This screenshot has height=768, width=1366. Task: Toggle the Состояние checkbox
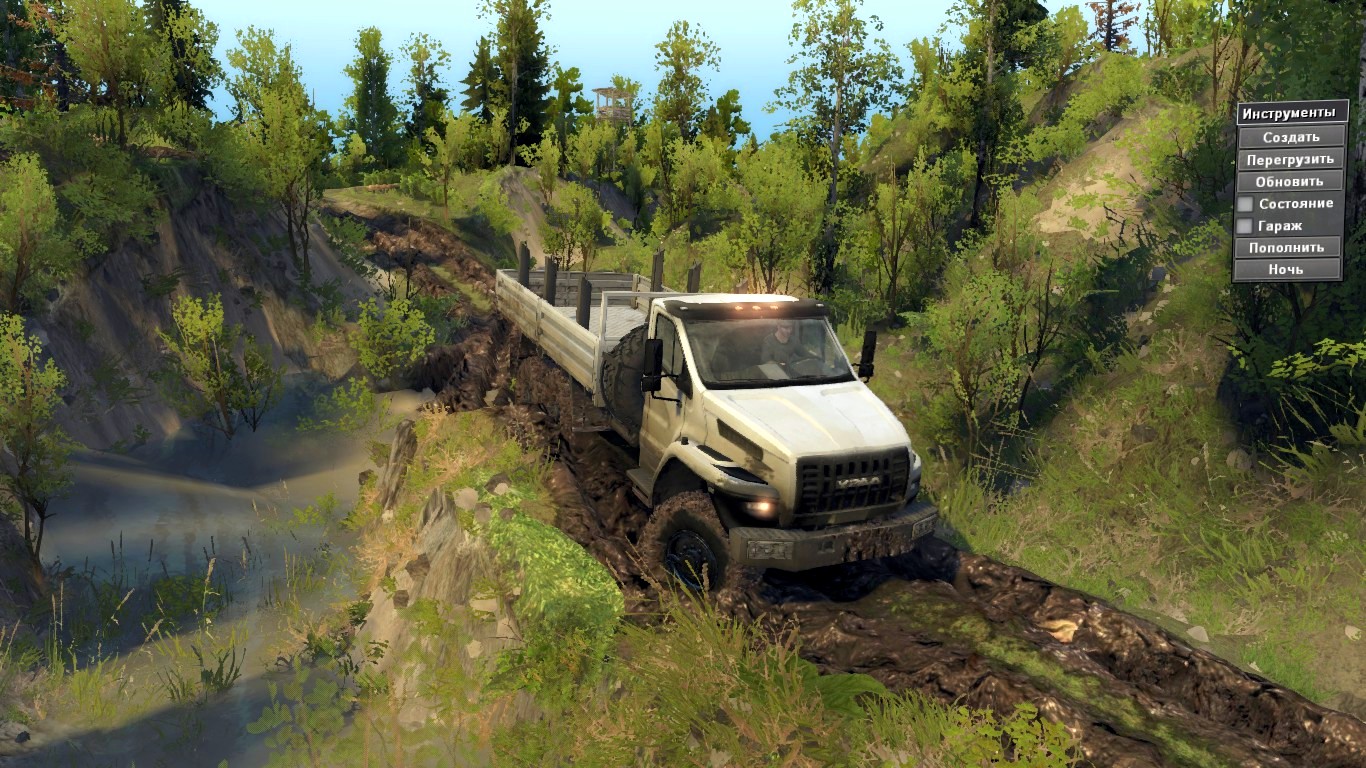(1245, 204)
